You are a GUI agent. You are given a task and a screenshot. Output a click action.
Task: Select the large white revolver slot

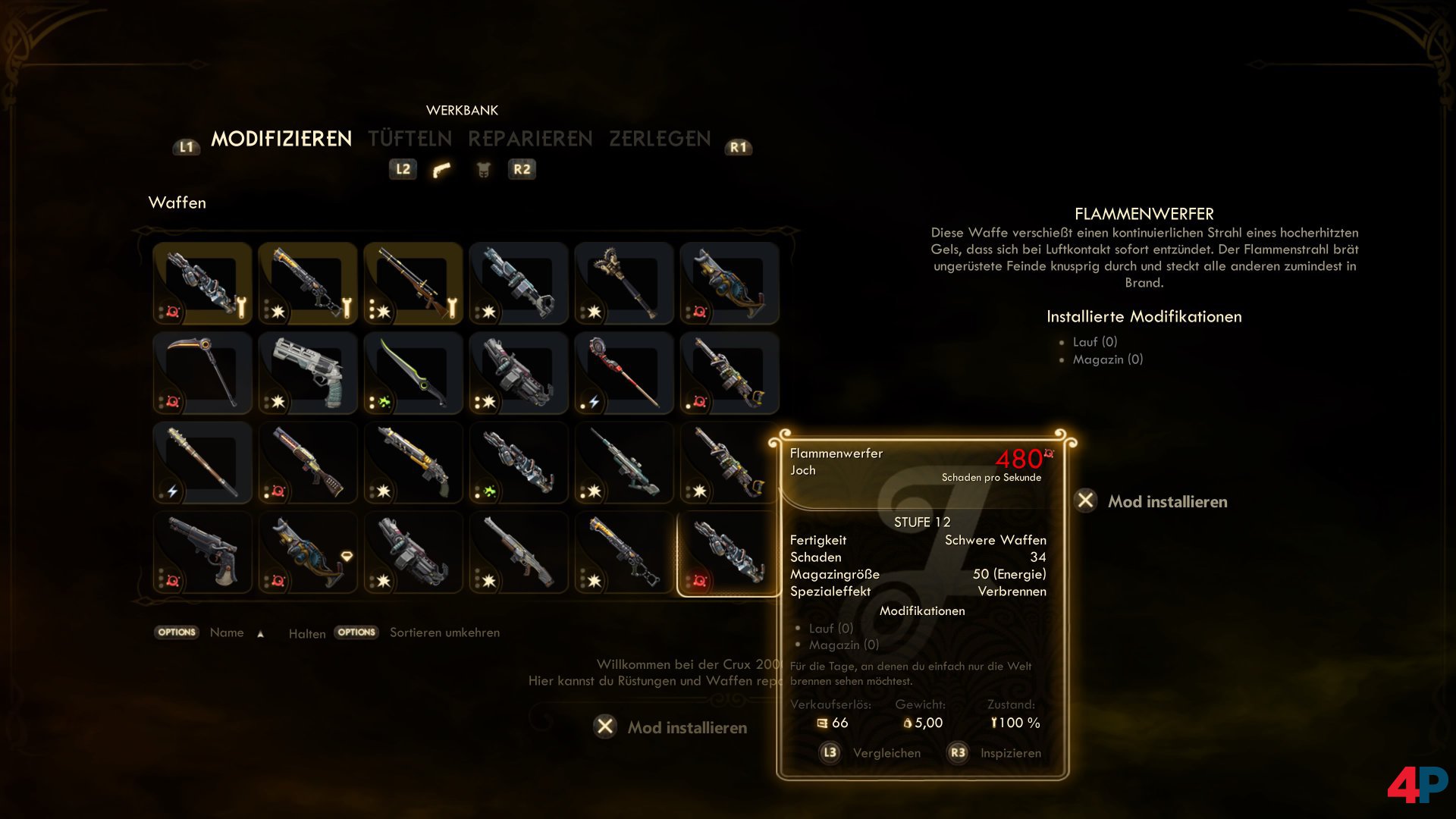click(x=308, y=373)
